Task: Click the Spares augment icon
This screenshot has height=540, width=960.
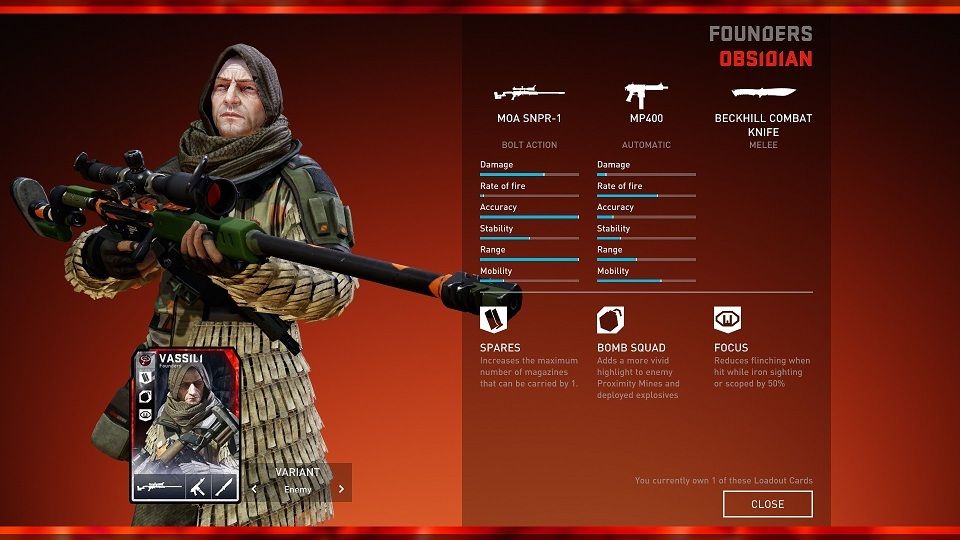Action: pyautogui.click(x=494, y=320)
